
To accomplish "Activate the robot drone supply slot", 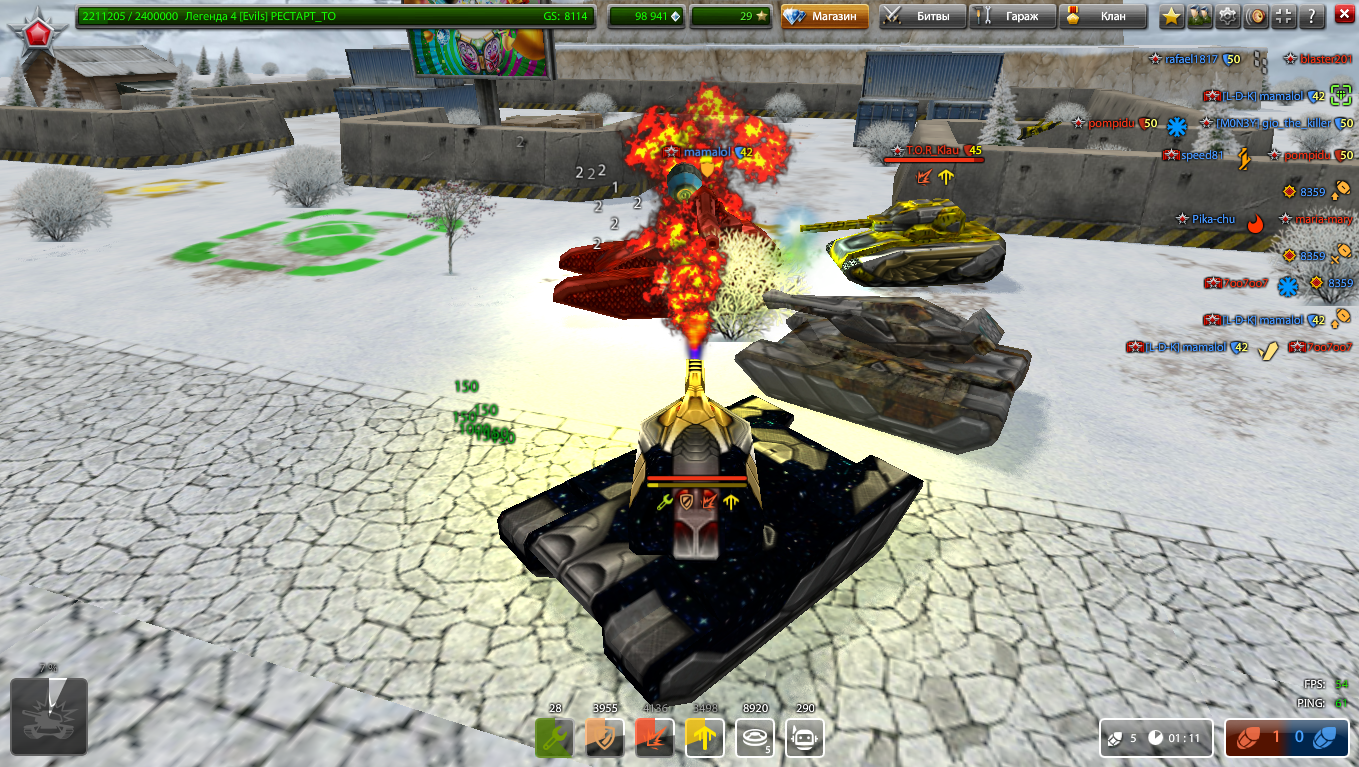I will point(805,738).
